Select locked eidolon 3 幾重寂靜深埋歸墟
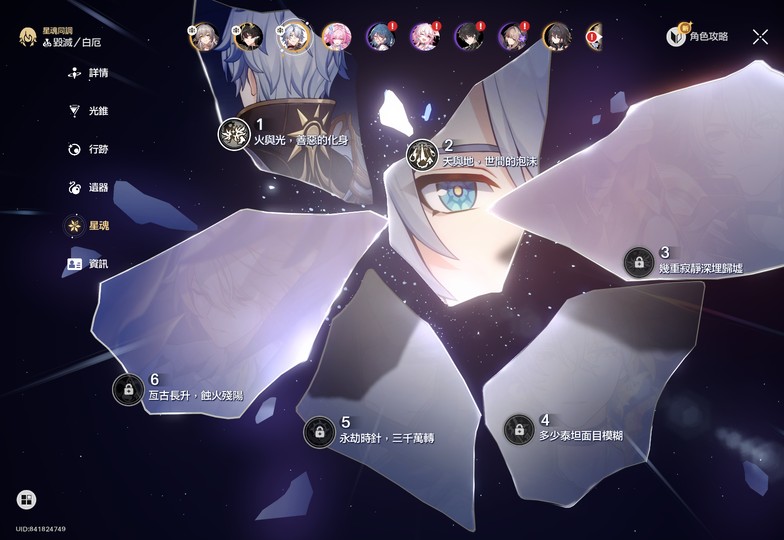The height and width of the screenshot is (540, 784). (x=636, y=262)
